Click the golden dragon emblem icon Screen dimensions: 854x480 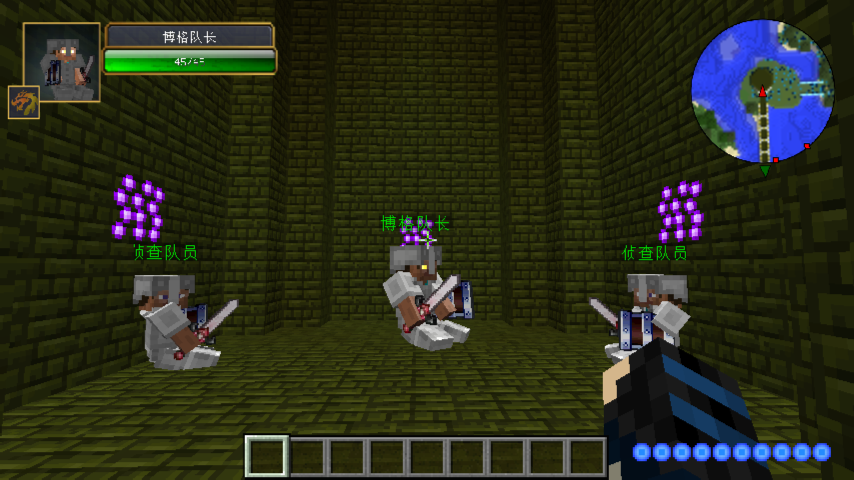24,102
